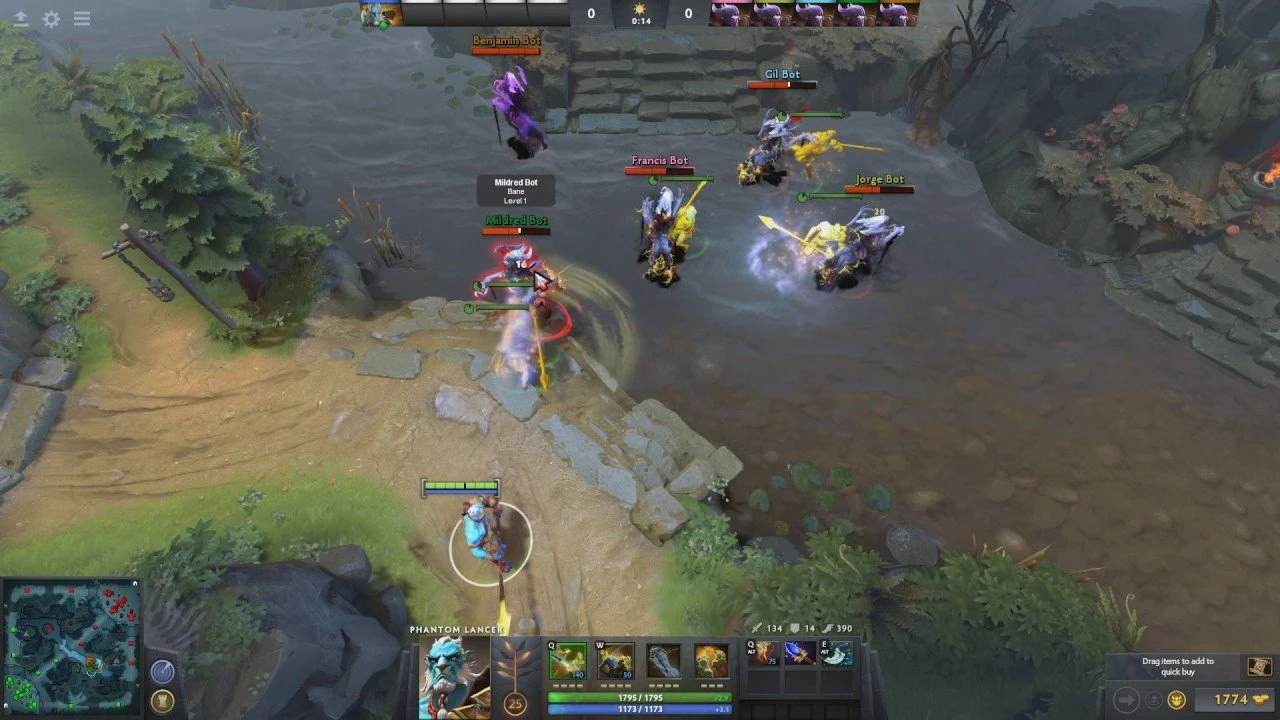Open the hamburger main menu
The width and height of the screenshot is (1280, 720).
click(x=82, y=19)
